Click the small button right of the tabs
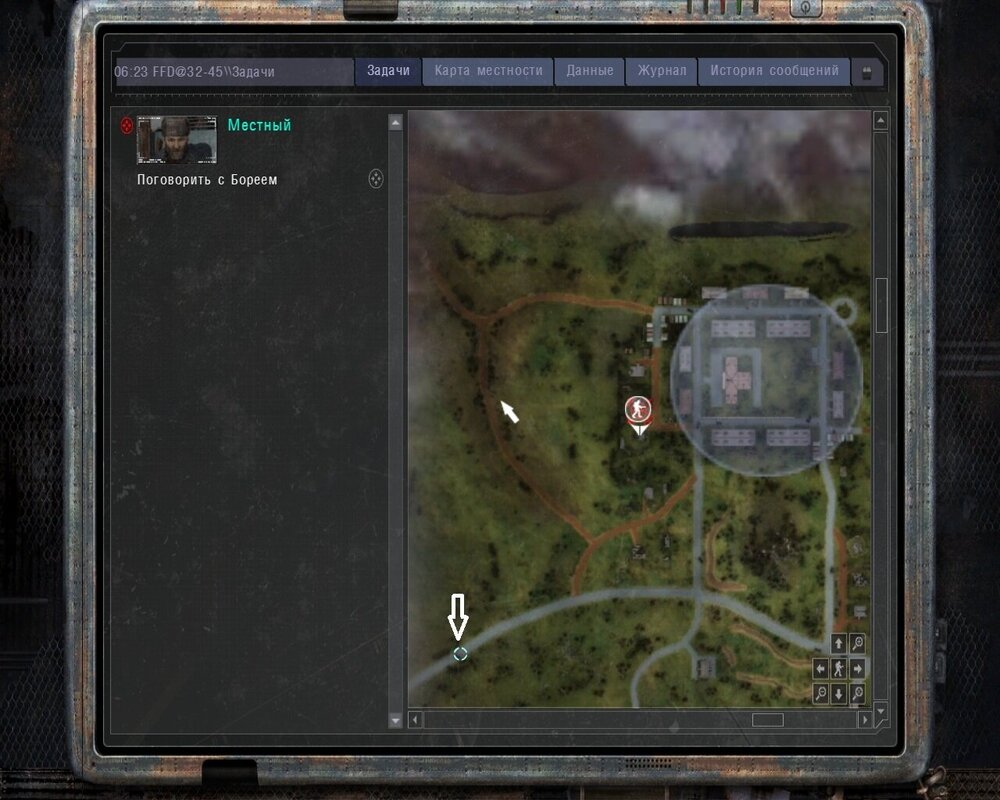The width and height of the screenshot is (1000, 800). (x=867, y=72)
